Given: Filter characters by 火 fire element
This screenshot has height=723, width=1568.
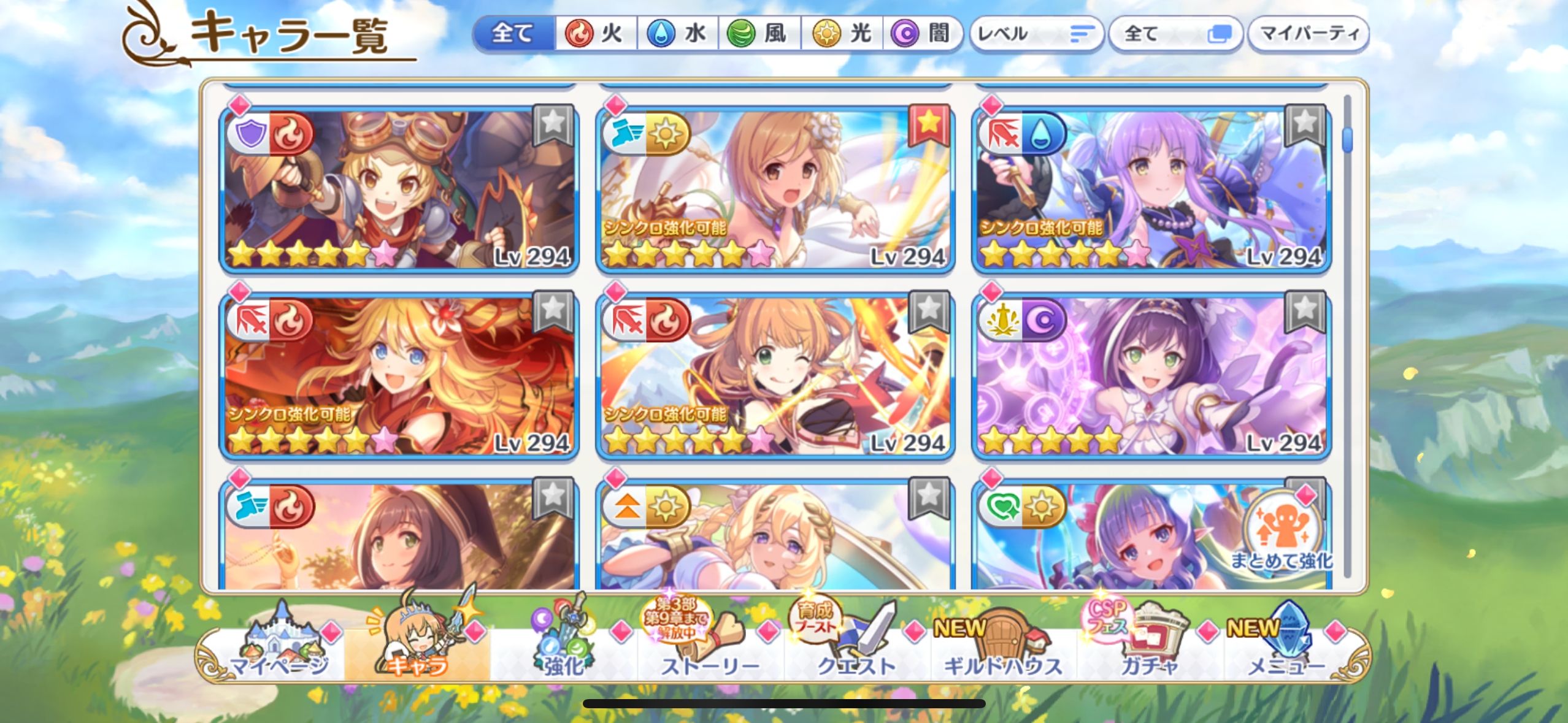Looking at the screenshot, I should tap(595, 34).
